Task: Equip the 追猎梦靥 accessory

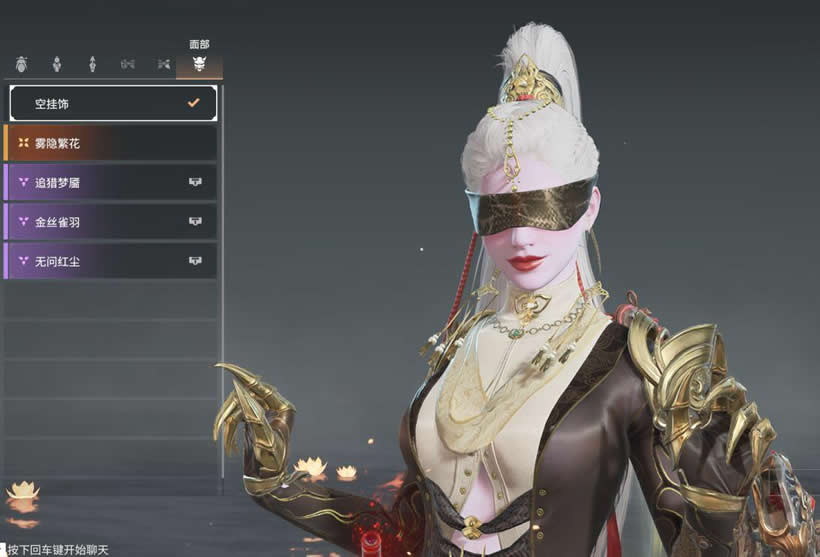Action: [x=112, y=182]
